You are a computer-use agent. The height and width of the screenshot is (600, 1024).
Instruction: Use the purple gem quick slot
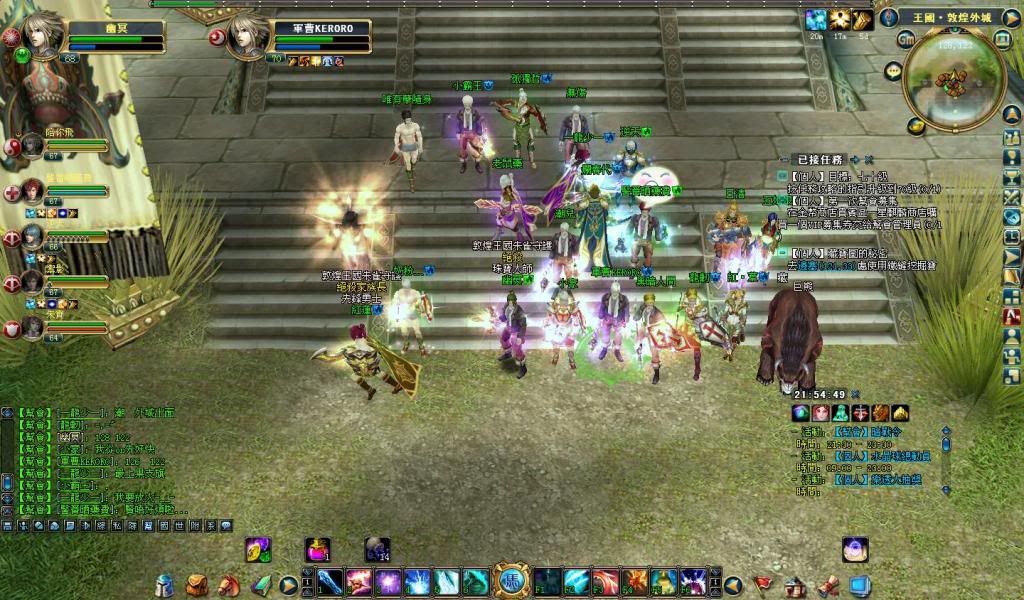point(258,549)
